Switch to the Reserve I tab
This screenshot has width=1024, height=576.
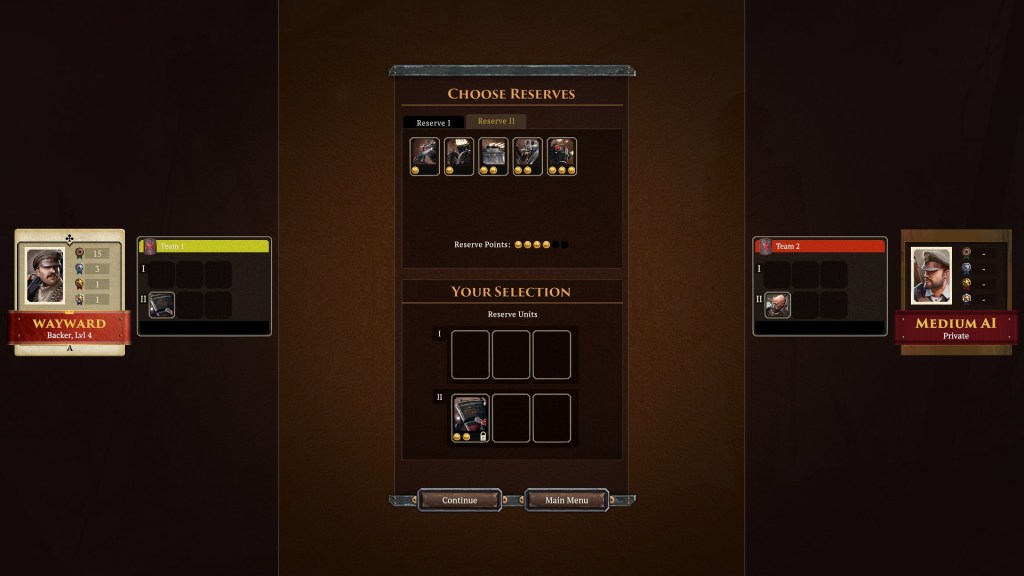[x=433, y=122]
